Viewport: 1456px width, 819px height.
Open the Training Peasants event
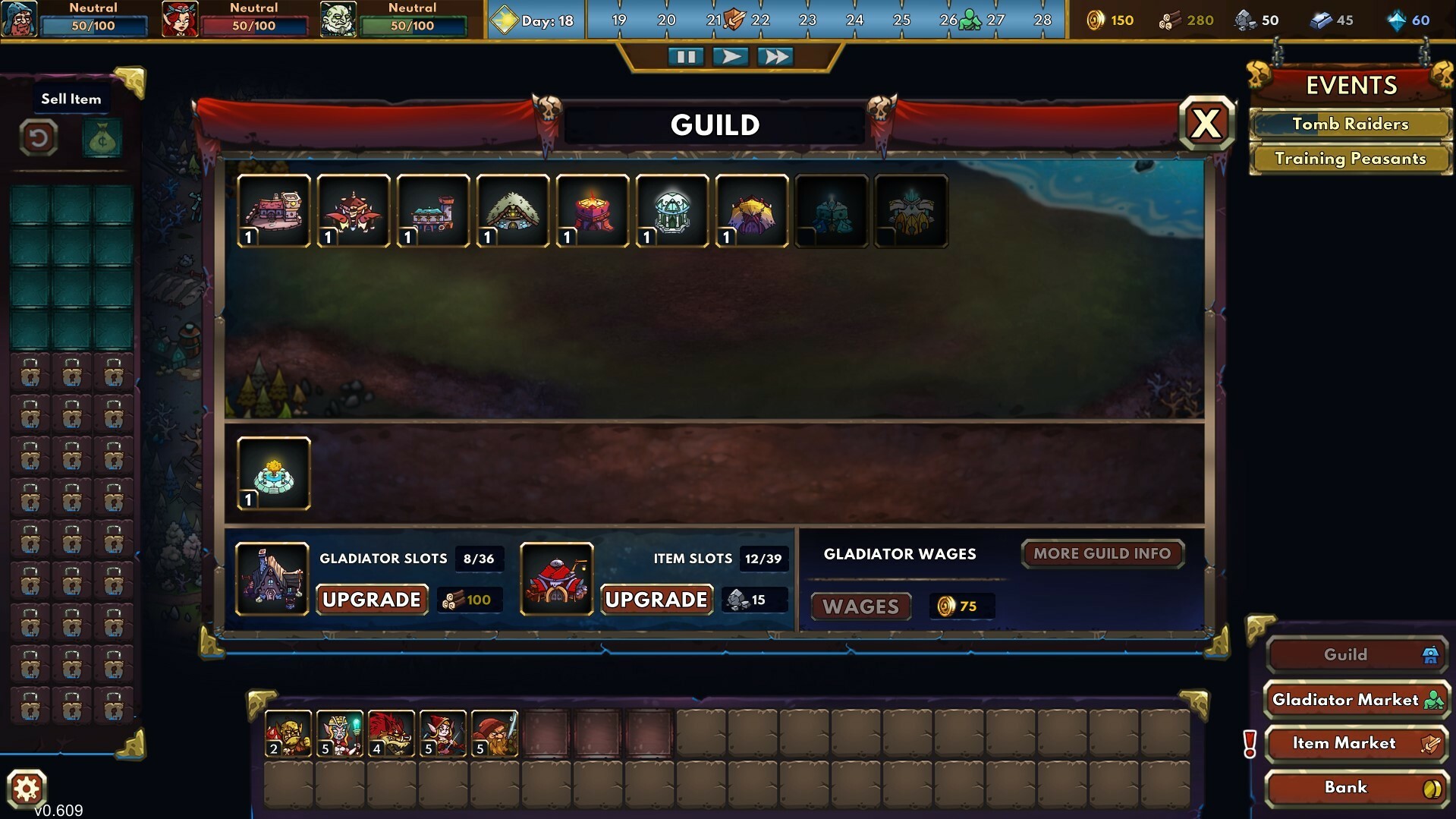1350,159
